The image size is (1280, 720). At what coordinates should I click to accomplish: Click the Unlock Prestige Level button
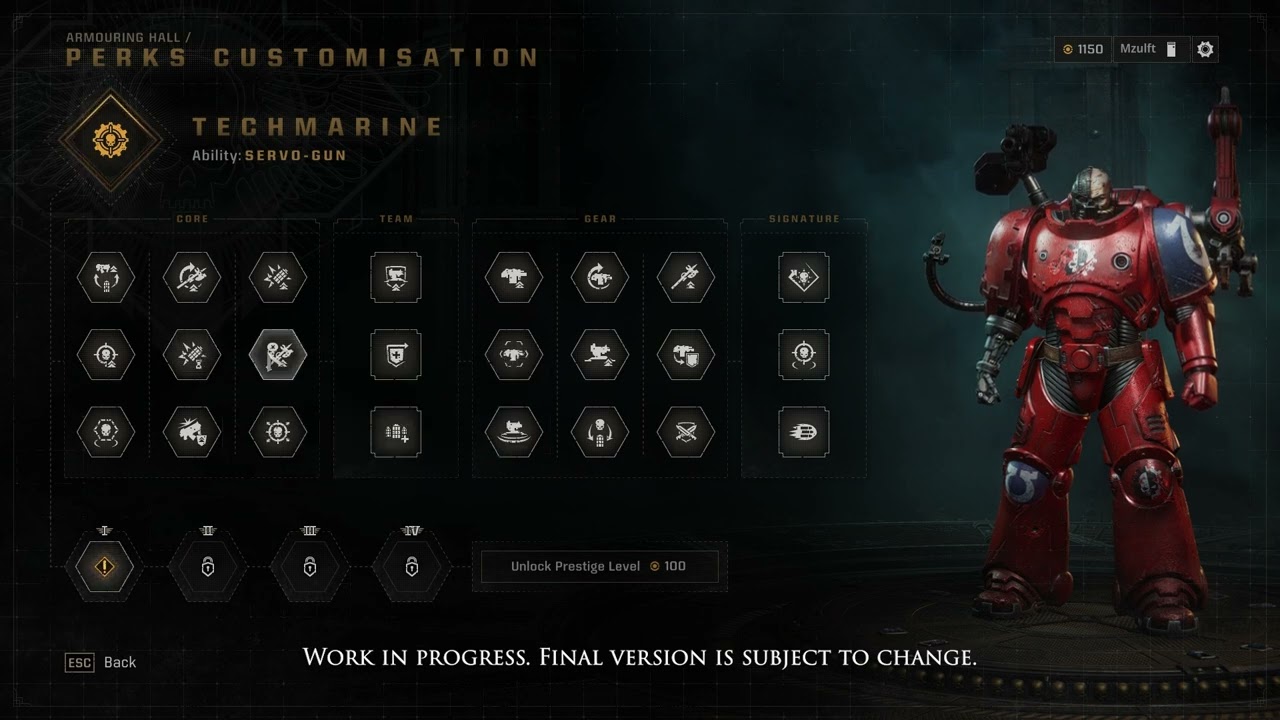(599, 566)
